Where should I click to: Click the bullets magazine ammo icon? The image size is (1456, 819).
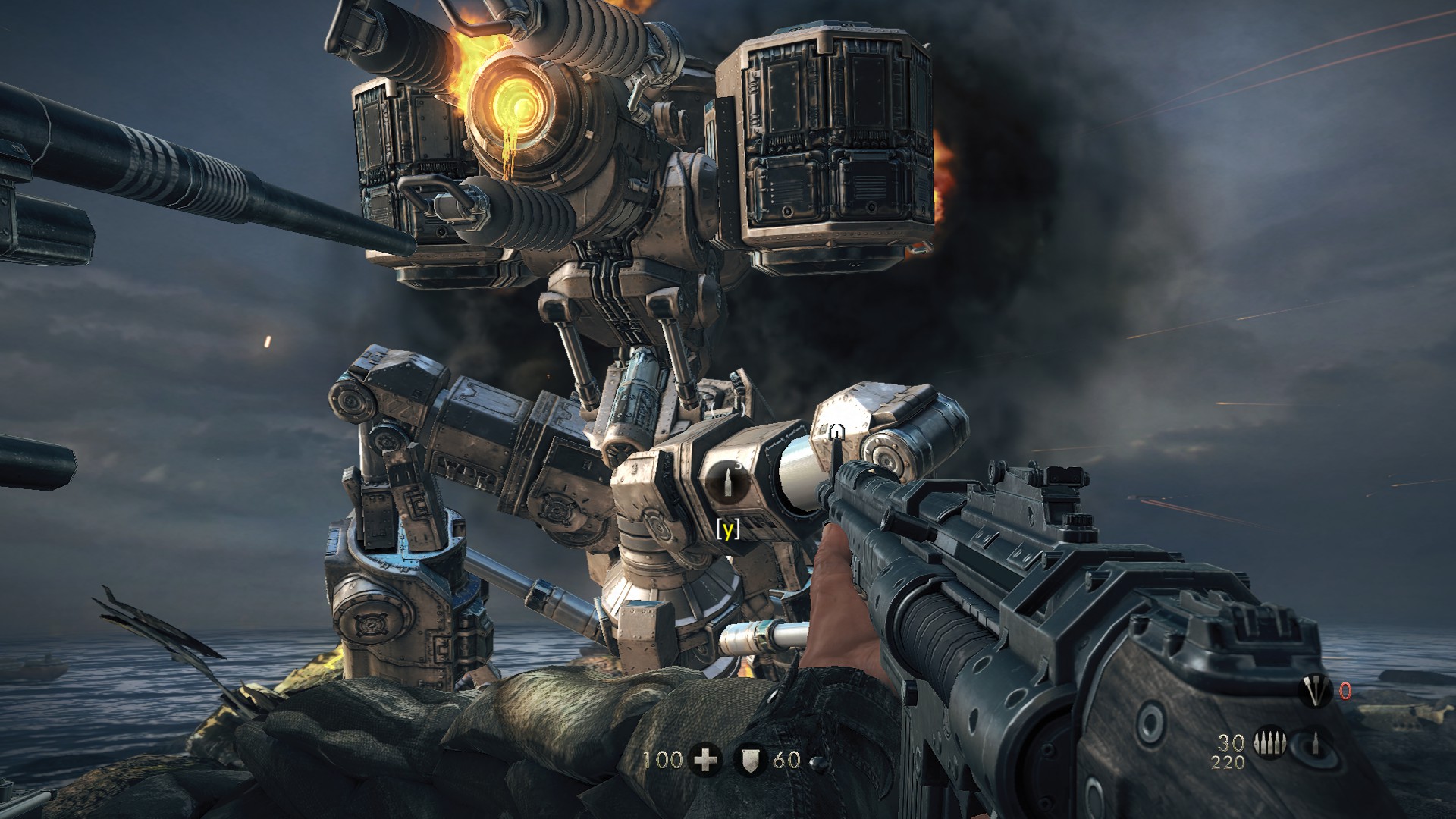pyautogui.click(x=1270, y=743)
